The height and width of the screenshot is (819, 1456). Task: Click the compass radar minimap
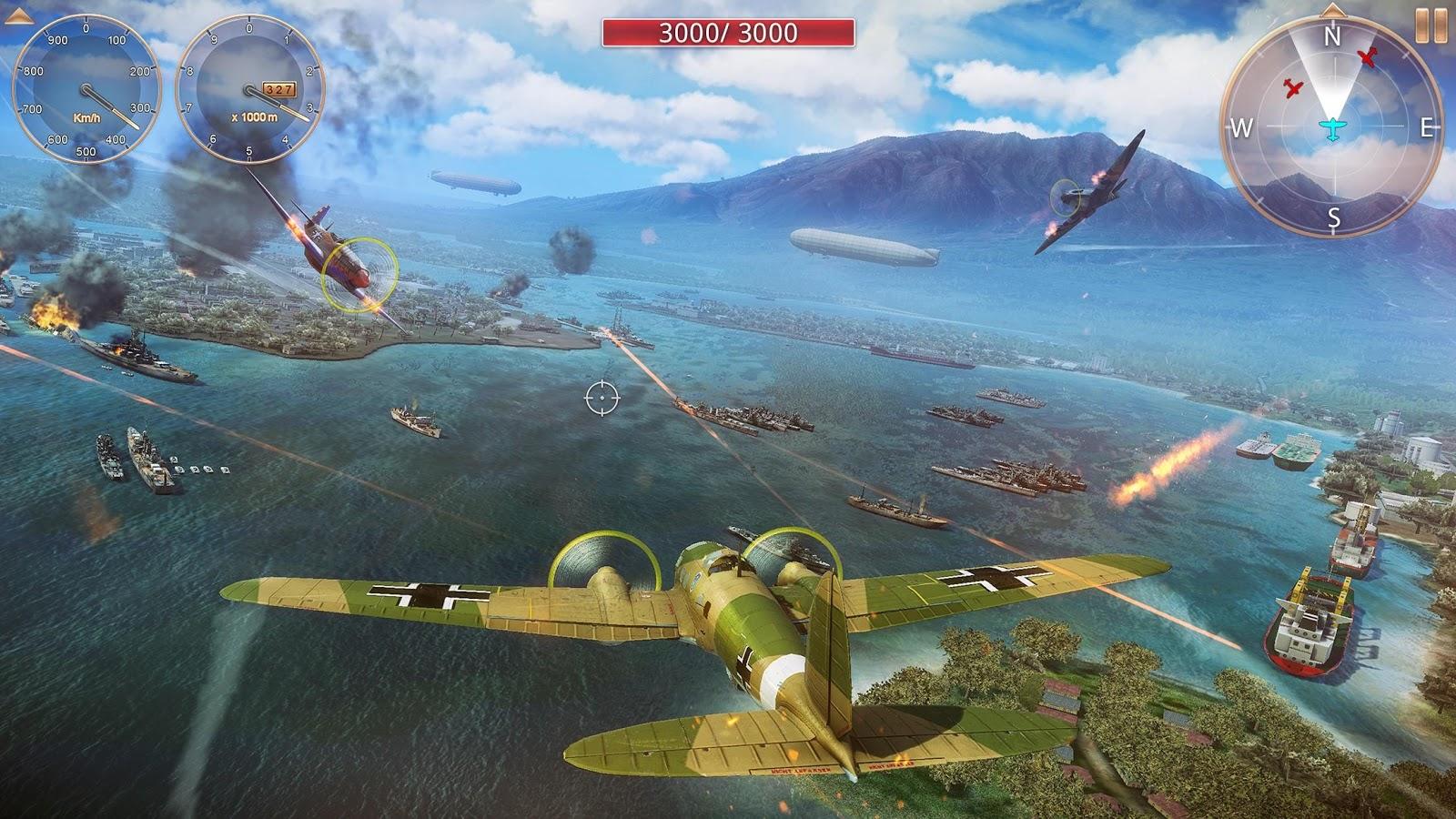point(1331,128)
